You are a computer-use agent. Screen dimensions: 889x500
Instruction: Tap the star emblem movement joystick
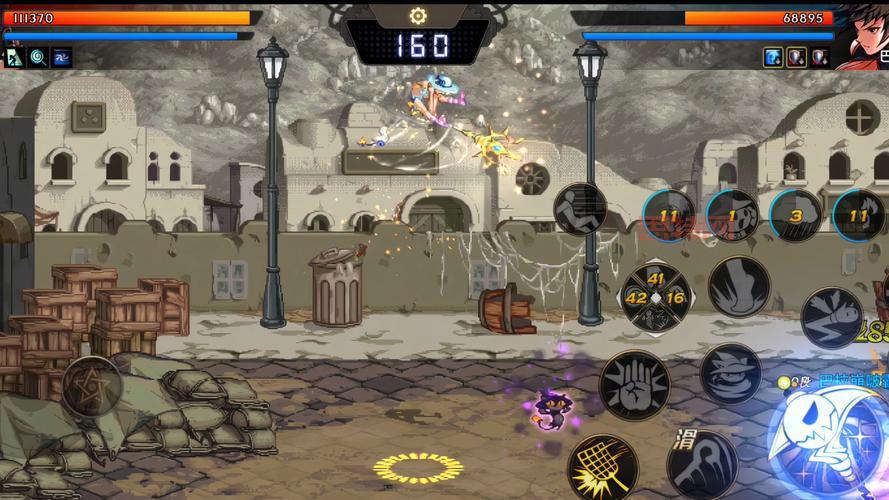point(92,385)
